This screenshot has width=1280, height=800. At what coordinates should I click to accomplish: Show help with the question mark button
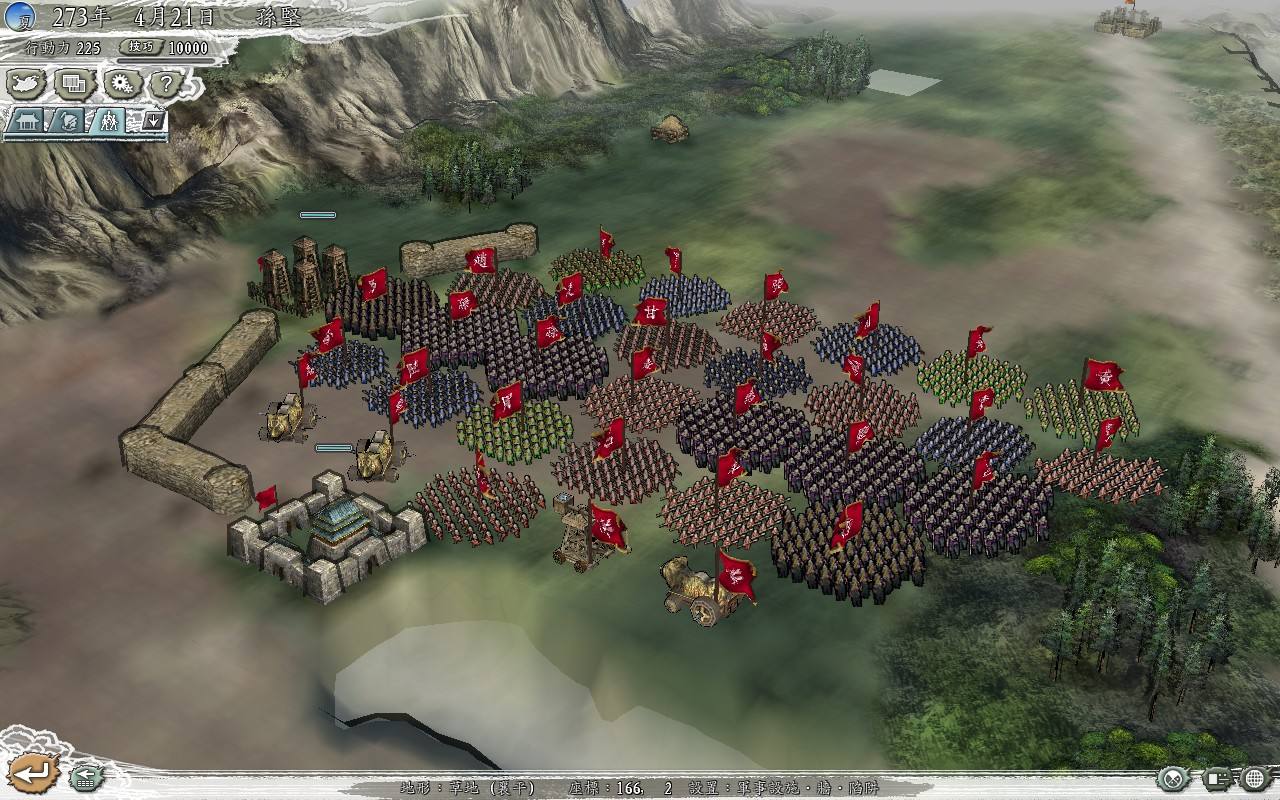click(168, 84)
